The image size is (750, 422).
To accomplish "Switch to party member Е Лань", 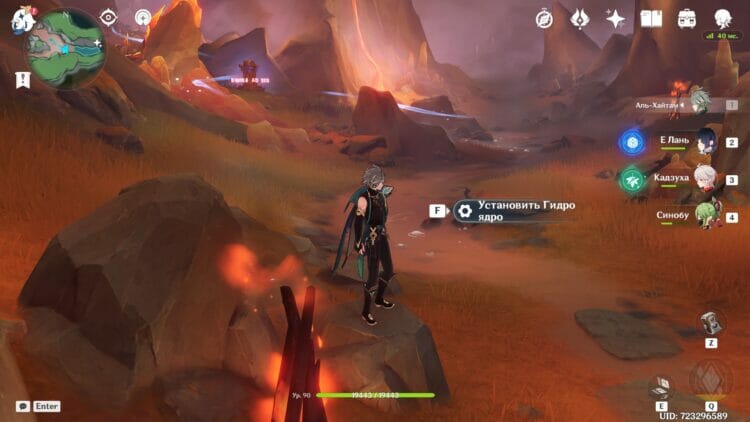I will coord(690,142).
